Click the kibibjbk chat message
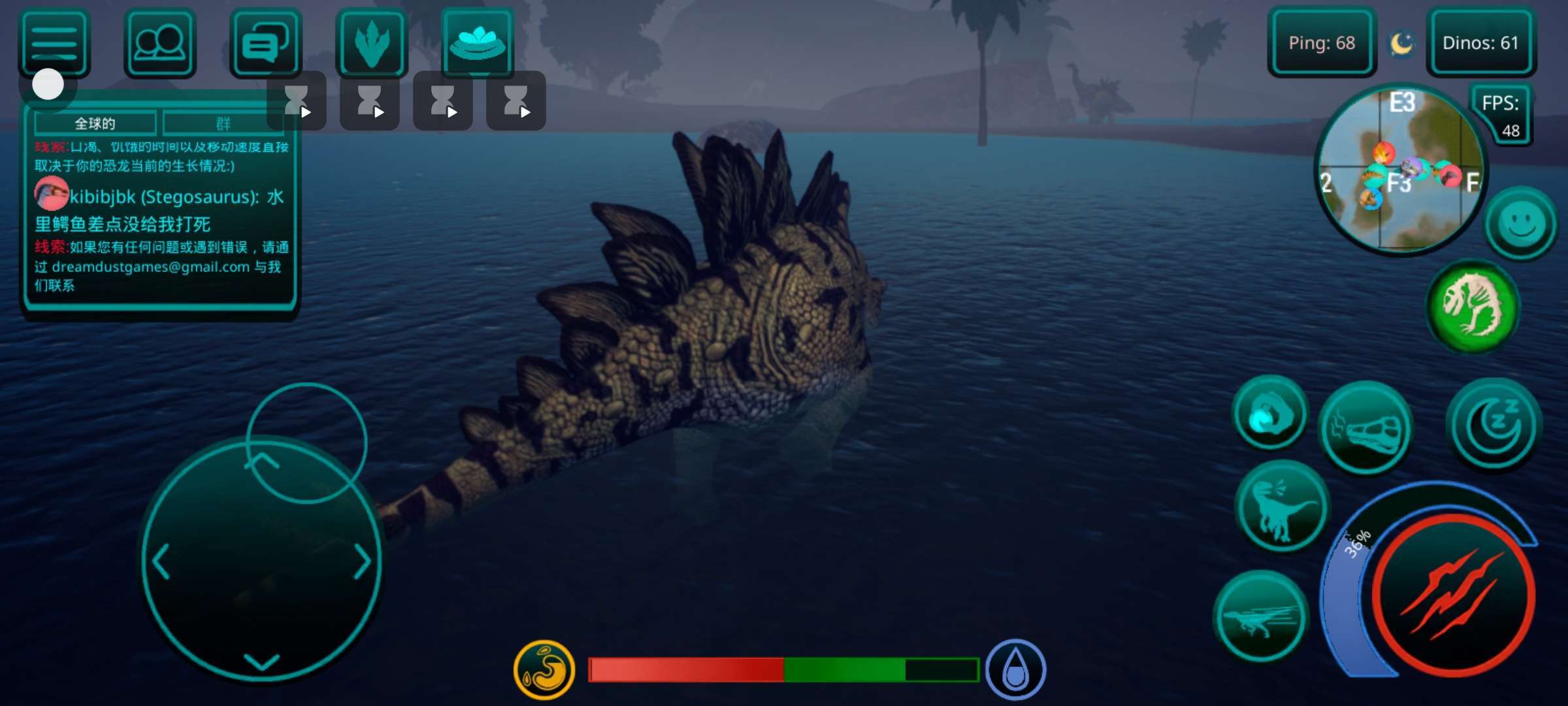Viewport: 1568px width, 706px height. coord(160,210)
